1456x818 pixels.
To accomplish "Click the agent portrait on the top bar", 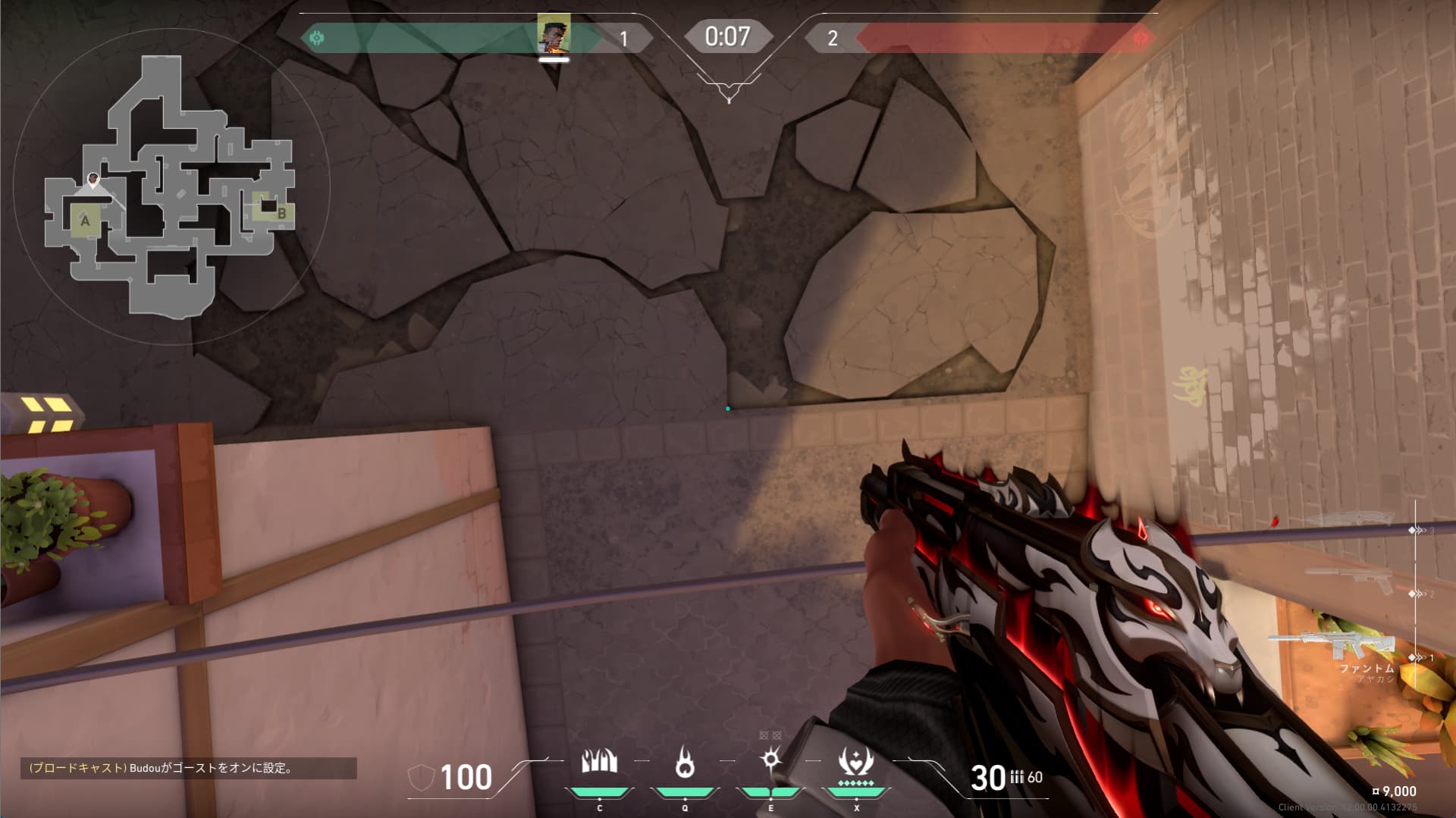I will [554, 34].
